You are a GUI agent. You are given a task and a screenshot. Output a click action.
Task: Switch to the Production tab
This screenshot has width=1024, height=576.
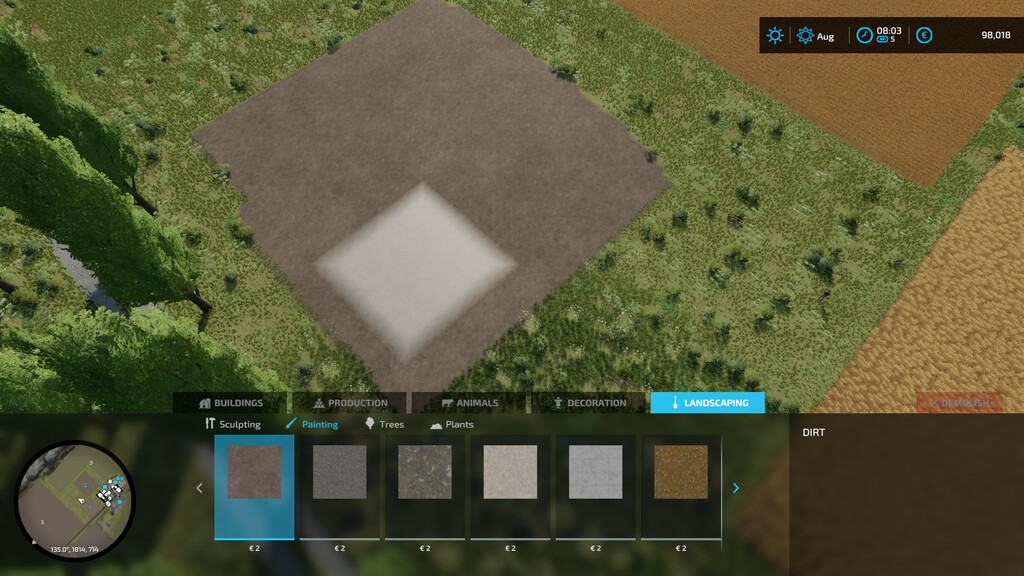pos(350,403)
